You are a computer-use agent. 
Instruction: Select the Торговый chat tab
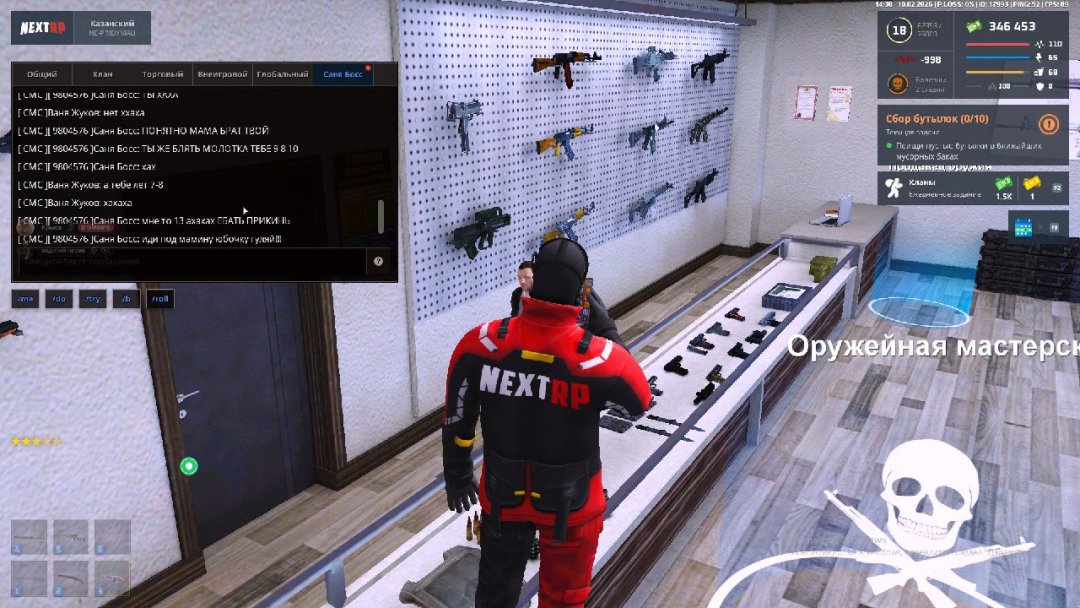pyautogui.click(x=162, y=75)
